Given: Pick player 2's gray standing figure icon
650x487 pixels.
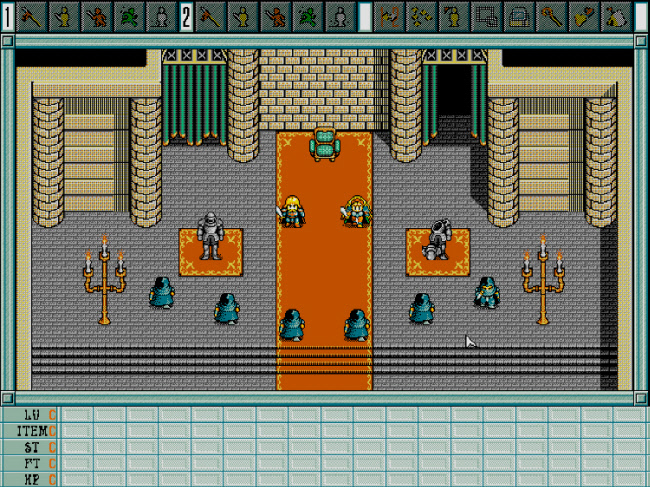Looking at the screenshot, I should pyautogui.click(x=341, y=16).
